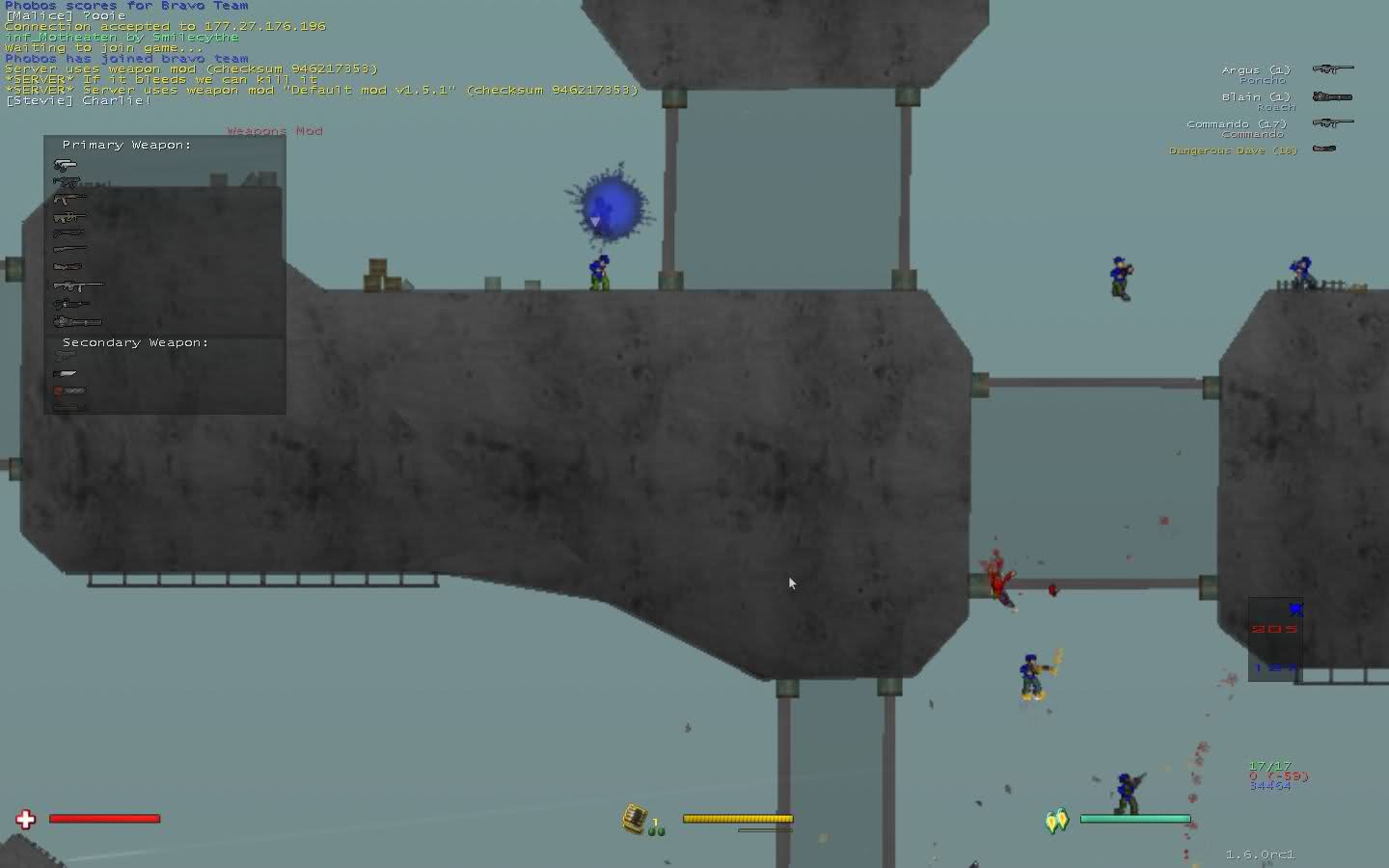Image resolution: width=1389 pixels, height=868 pixels.
Task: Choose the Barrett sniper rifle
Action: click(x=78, y=285)
